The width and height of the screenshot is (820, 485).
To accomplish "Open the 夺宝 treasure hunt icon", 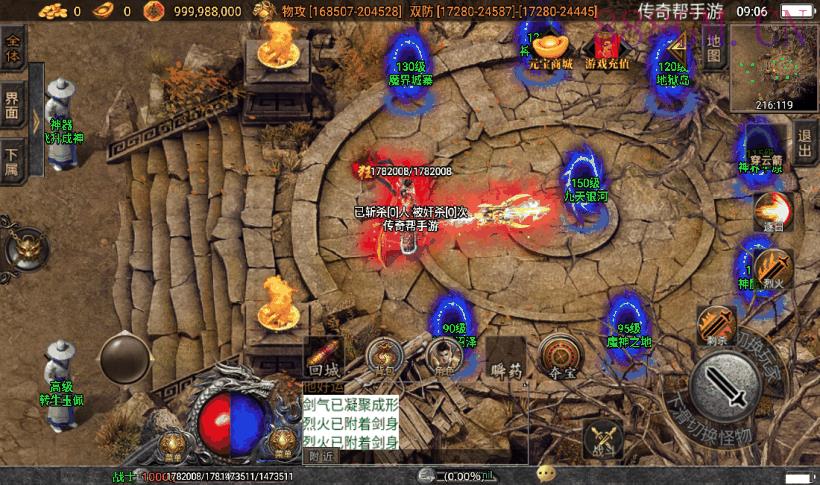I will pos(560,355).
